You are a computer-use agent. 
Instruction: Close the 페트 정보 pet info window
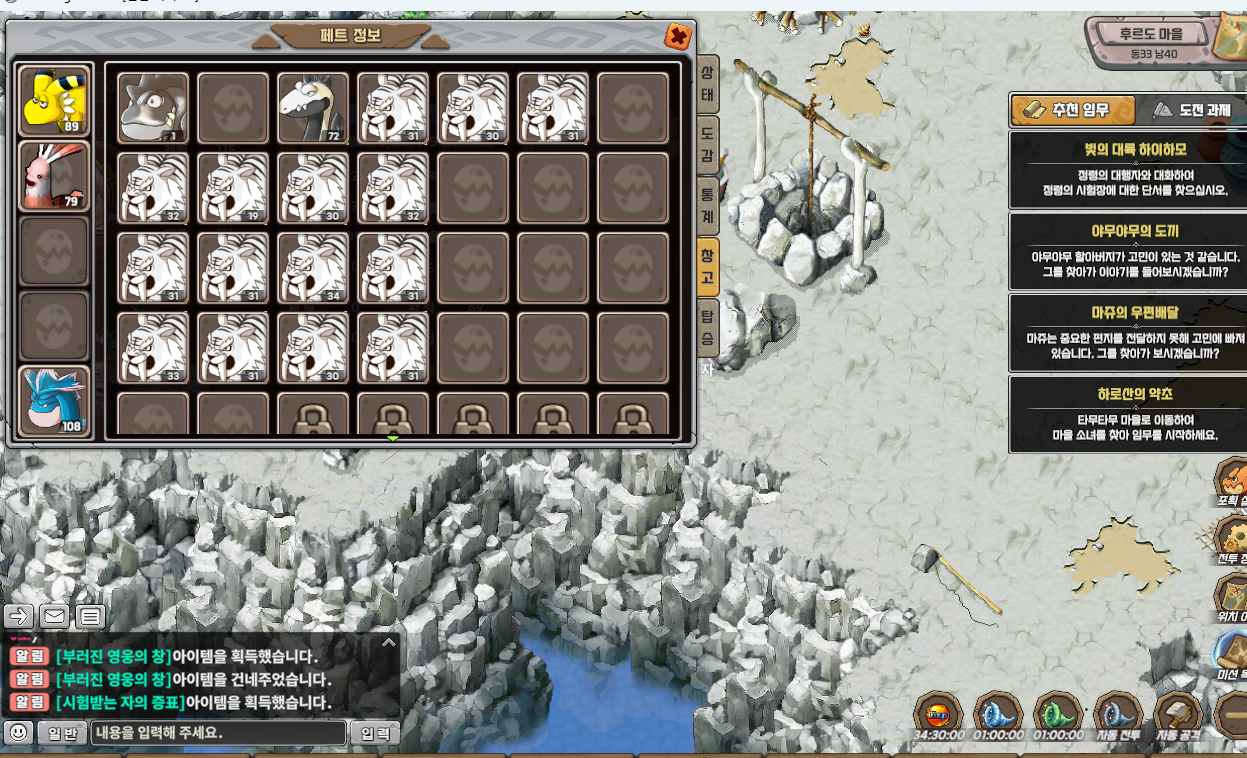point(677,37)
